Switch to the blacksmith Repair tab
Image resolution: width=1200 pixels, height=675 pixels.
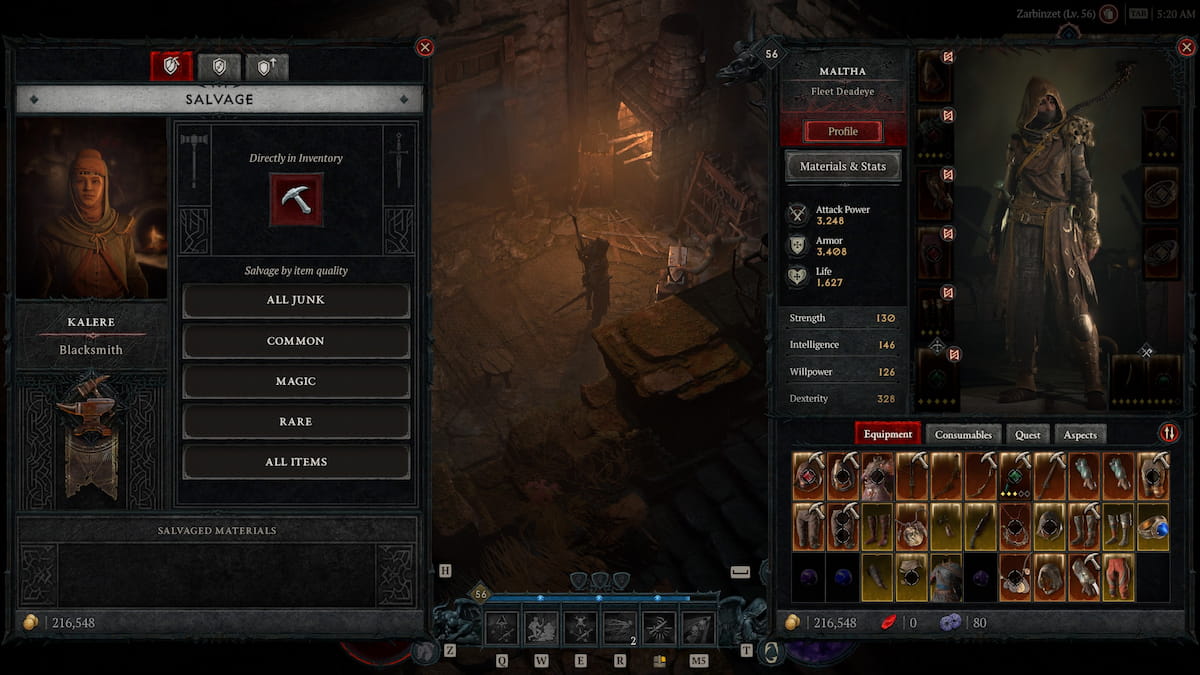219,67
